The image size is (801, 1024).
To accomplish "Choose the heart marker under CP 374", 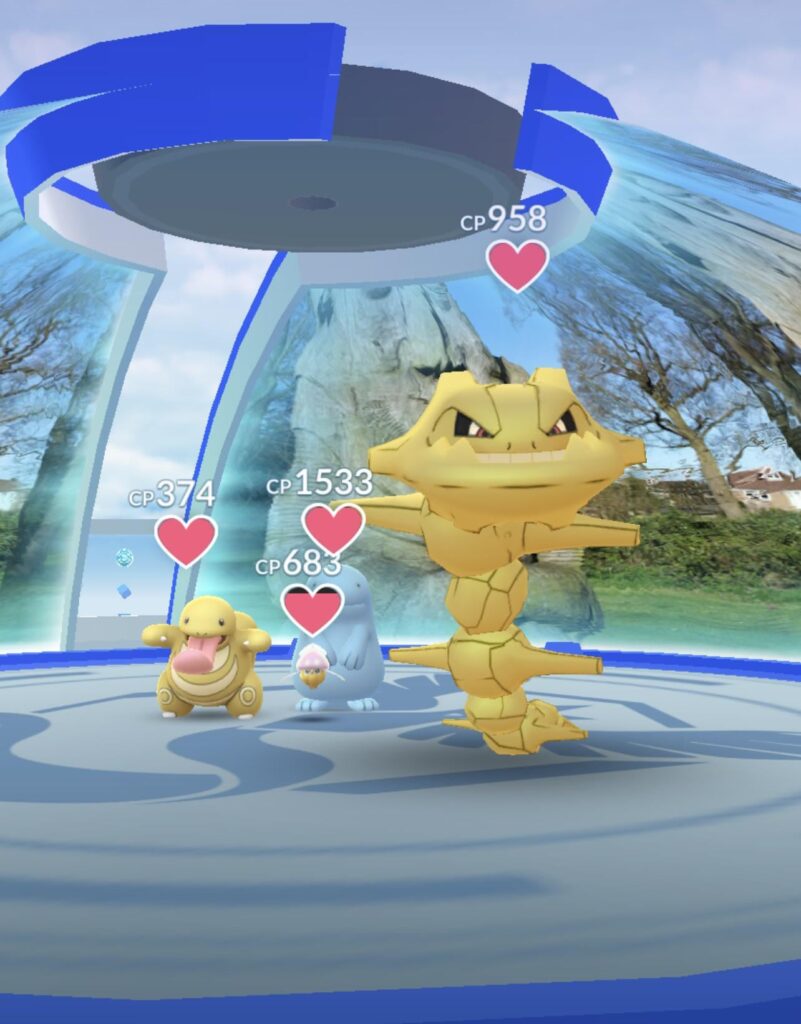I will (x=186, y=540).
